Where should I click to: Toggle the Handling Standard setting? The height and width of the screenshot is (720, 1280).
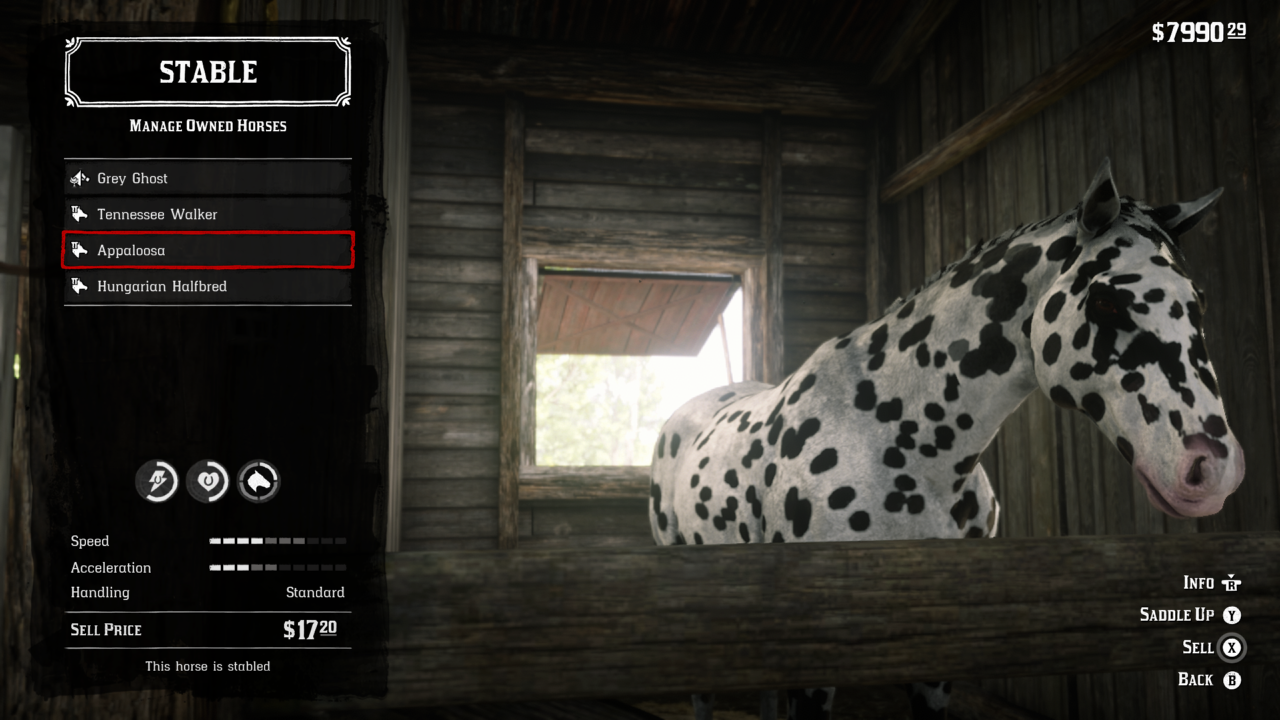(x=207, y=592)
